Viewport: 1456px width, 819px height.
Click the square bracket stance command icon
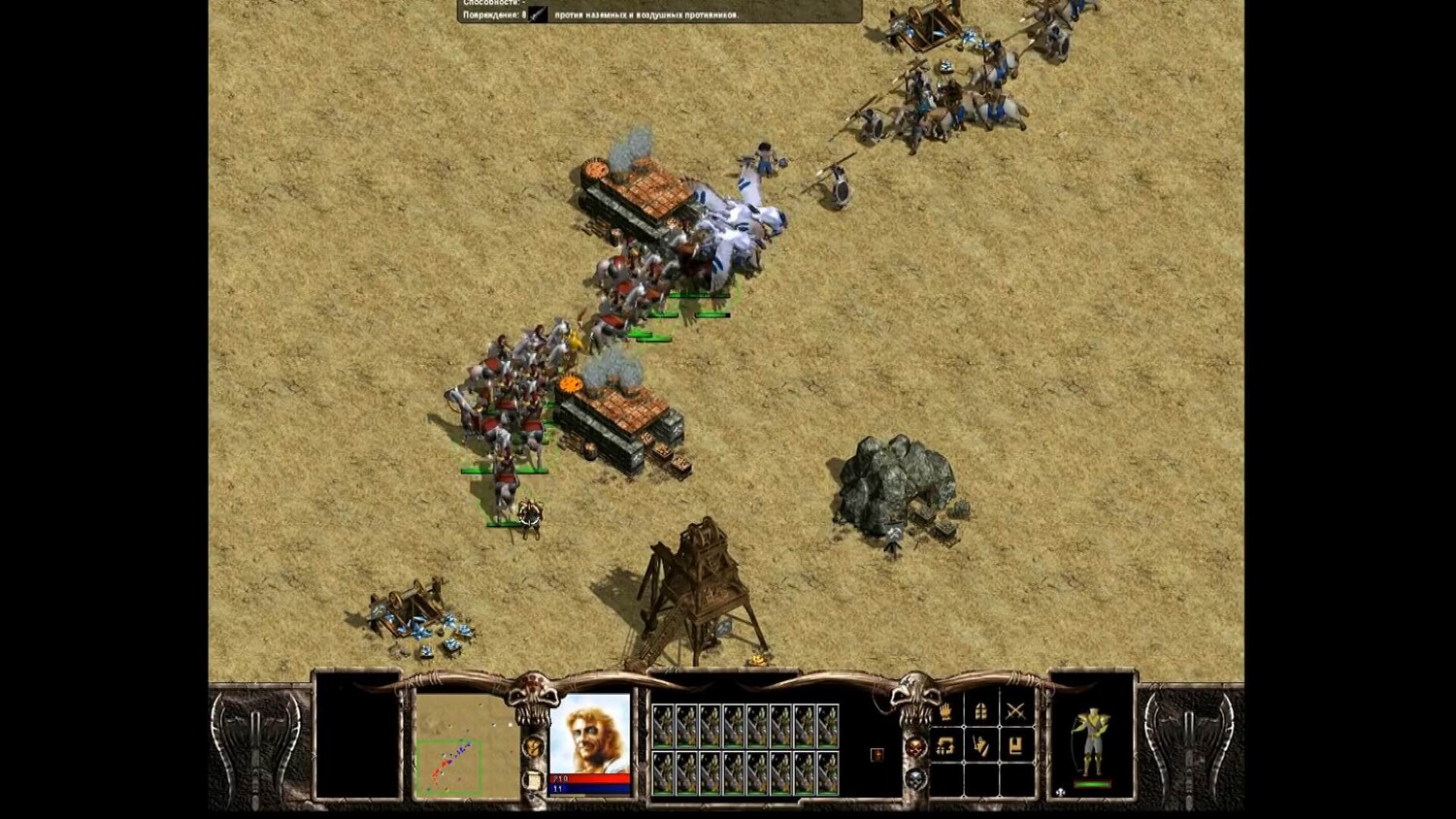pyautogui.click(x=1015, y=746)
